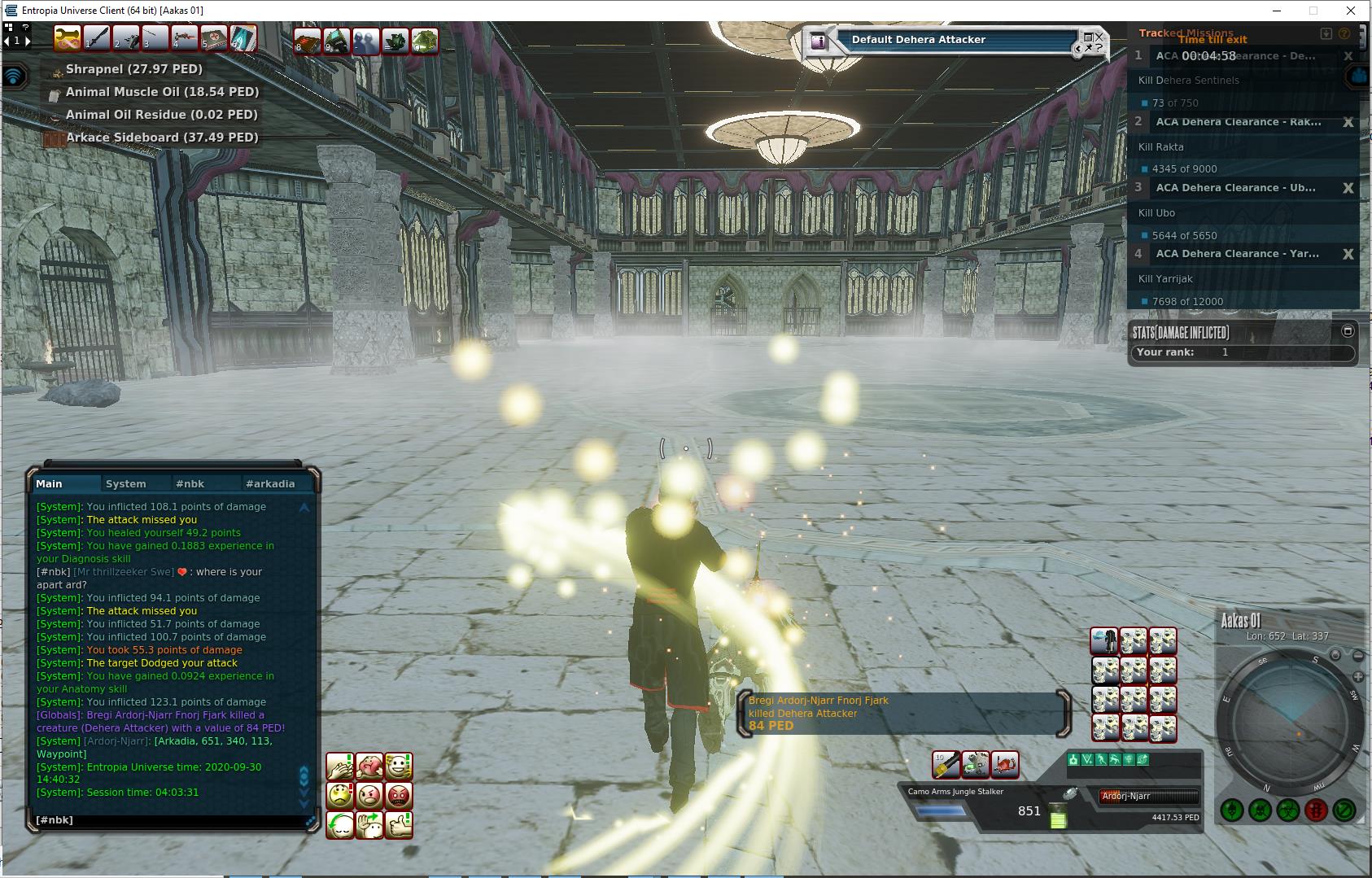Minimize the Stats (Damage Inflicted) panel

click(x=1348, y=331)
